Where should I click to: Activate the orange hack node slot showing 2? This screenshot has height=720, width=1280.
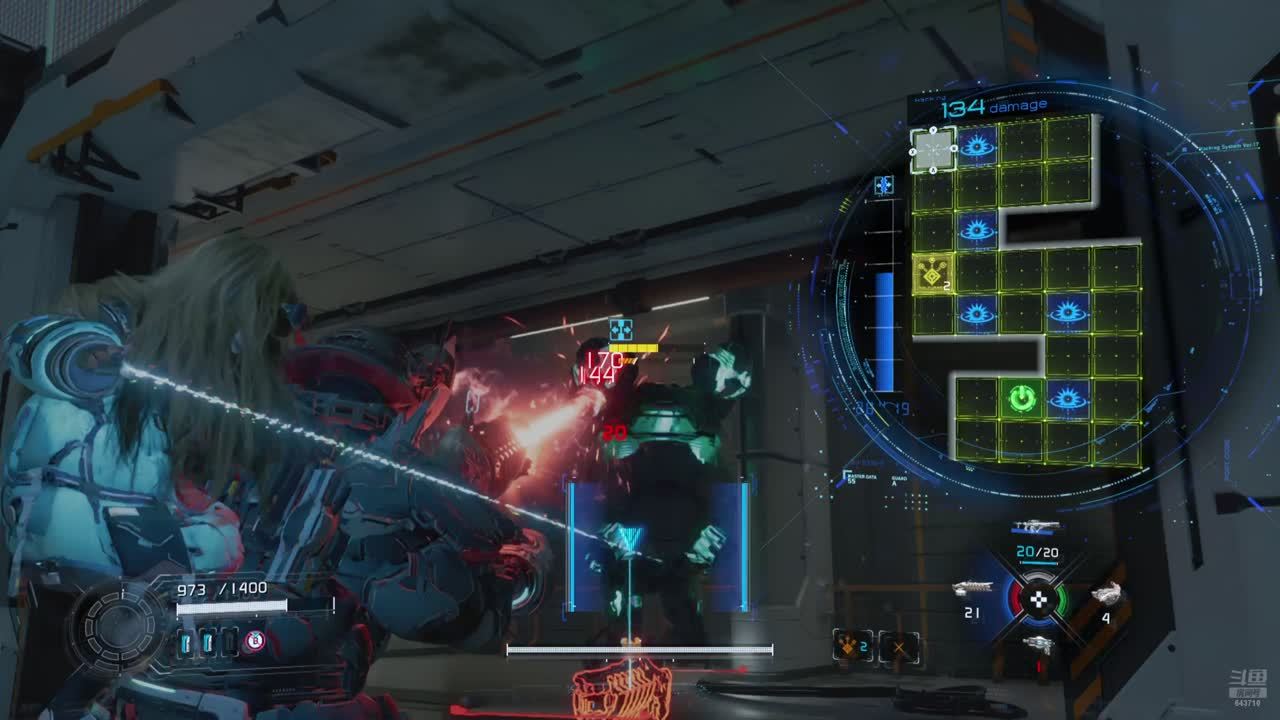[x=851, y=647]
